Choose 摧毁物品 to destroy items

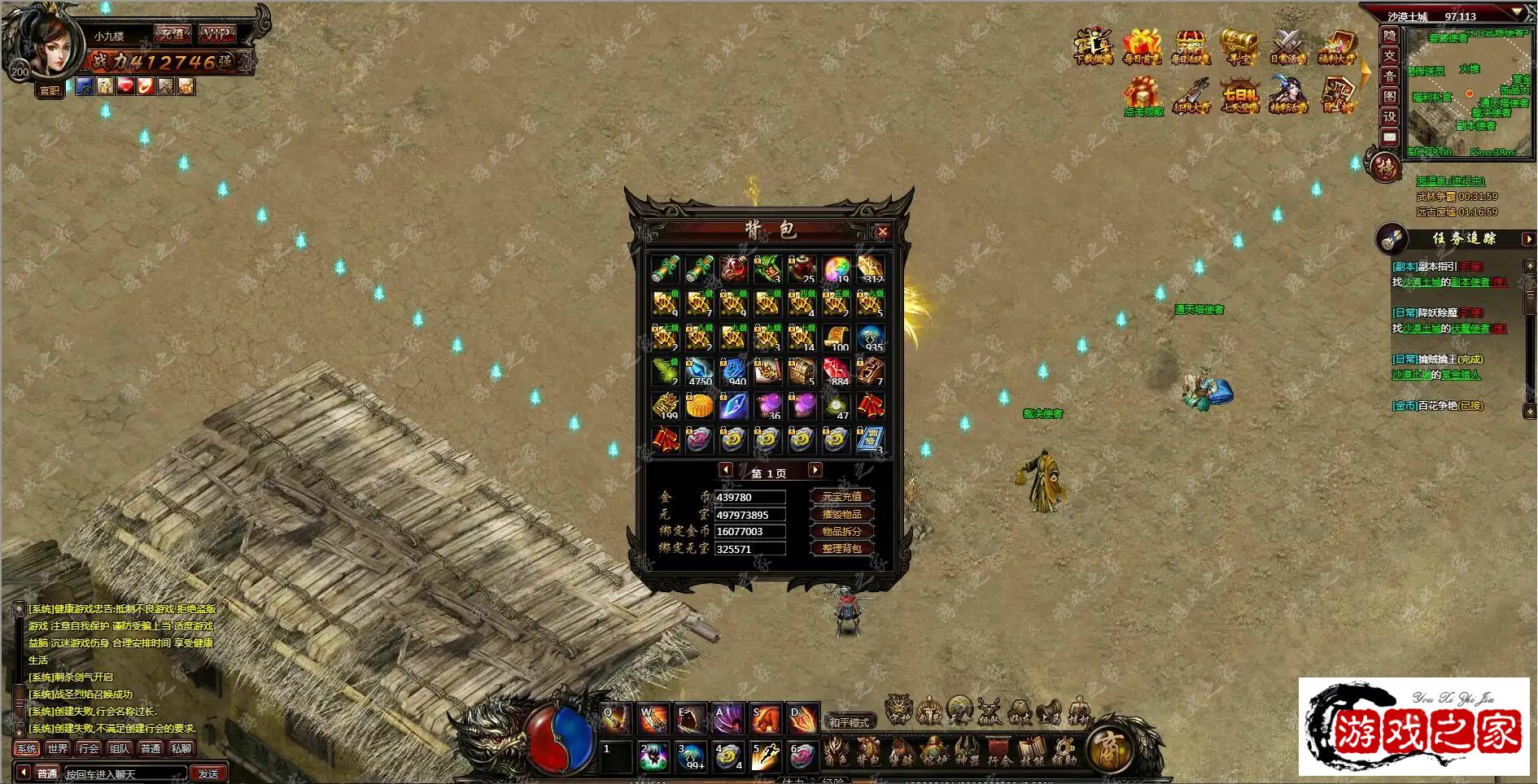pyautogui.click(x=841, y=514)
